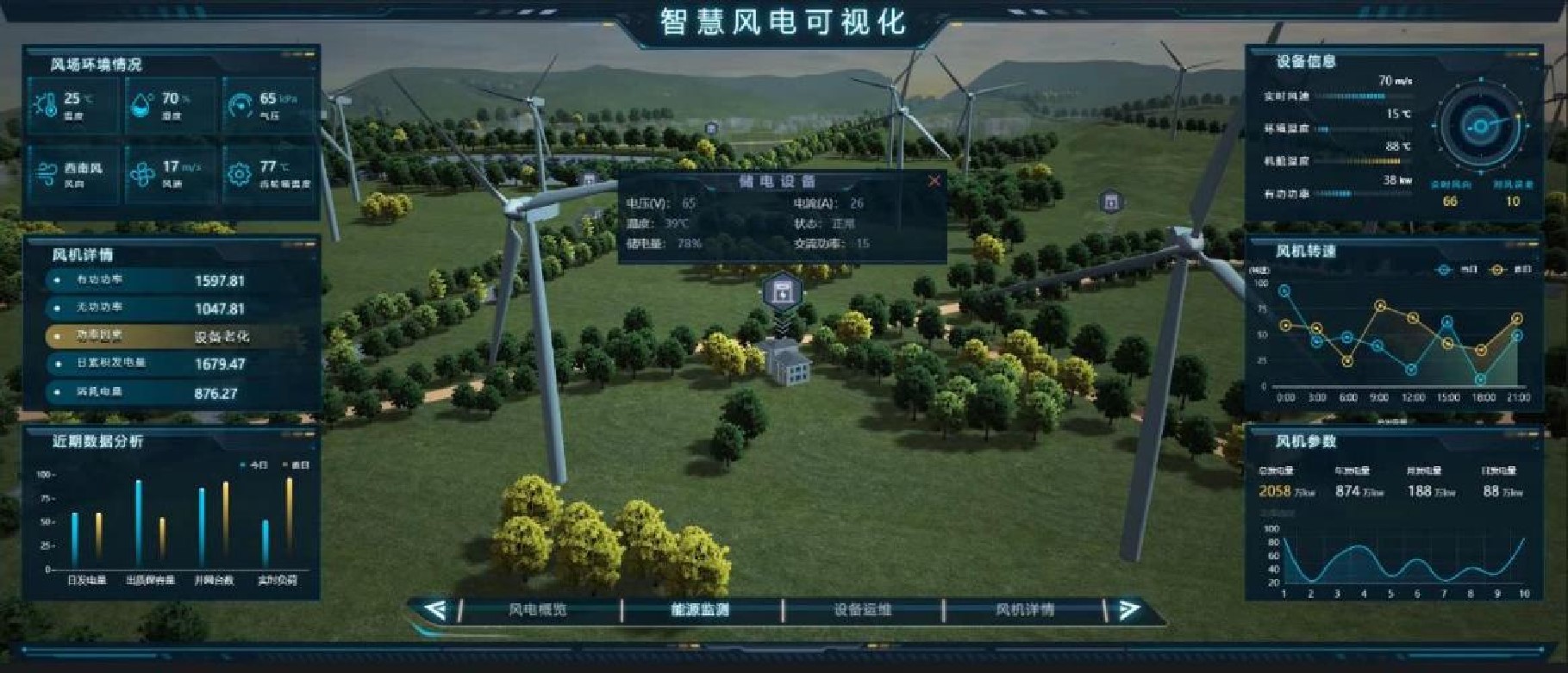1568x673 pixels.
Task: Select the air pressure gauge icon showing 65 kPa
Action: pos(240,103)
